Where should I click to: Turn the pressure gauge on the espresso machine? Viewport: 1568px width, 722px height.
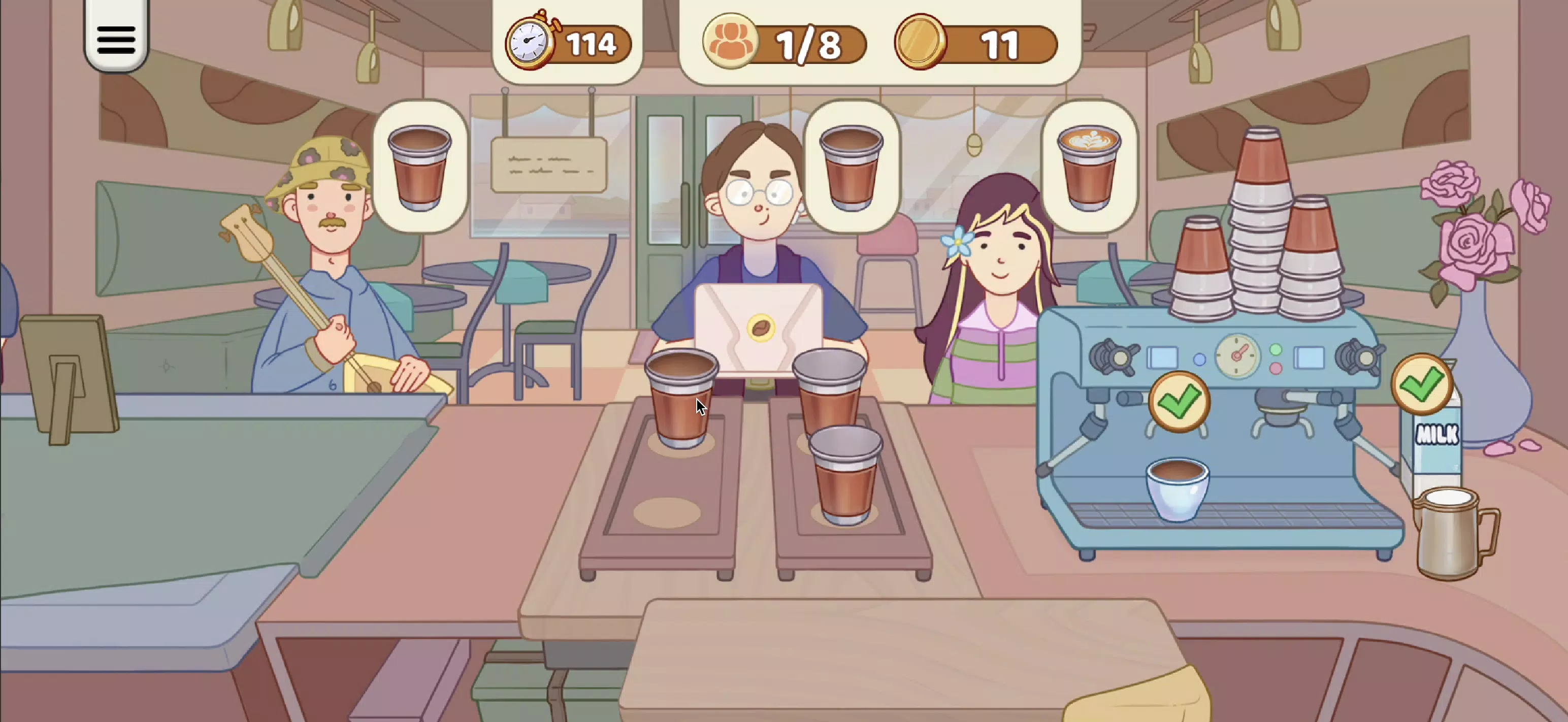click(x=1237, y=355)
